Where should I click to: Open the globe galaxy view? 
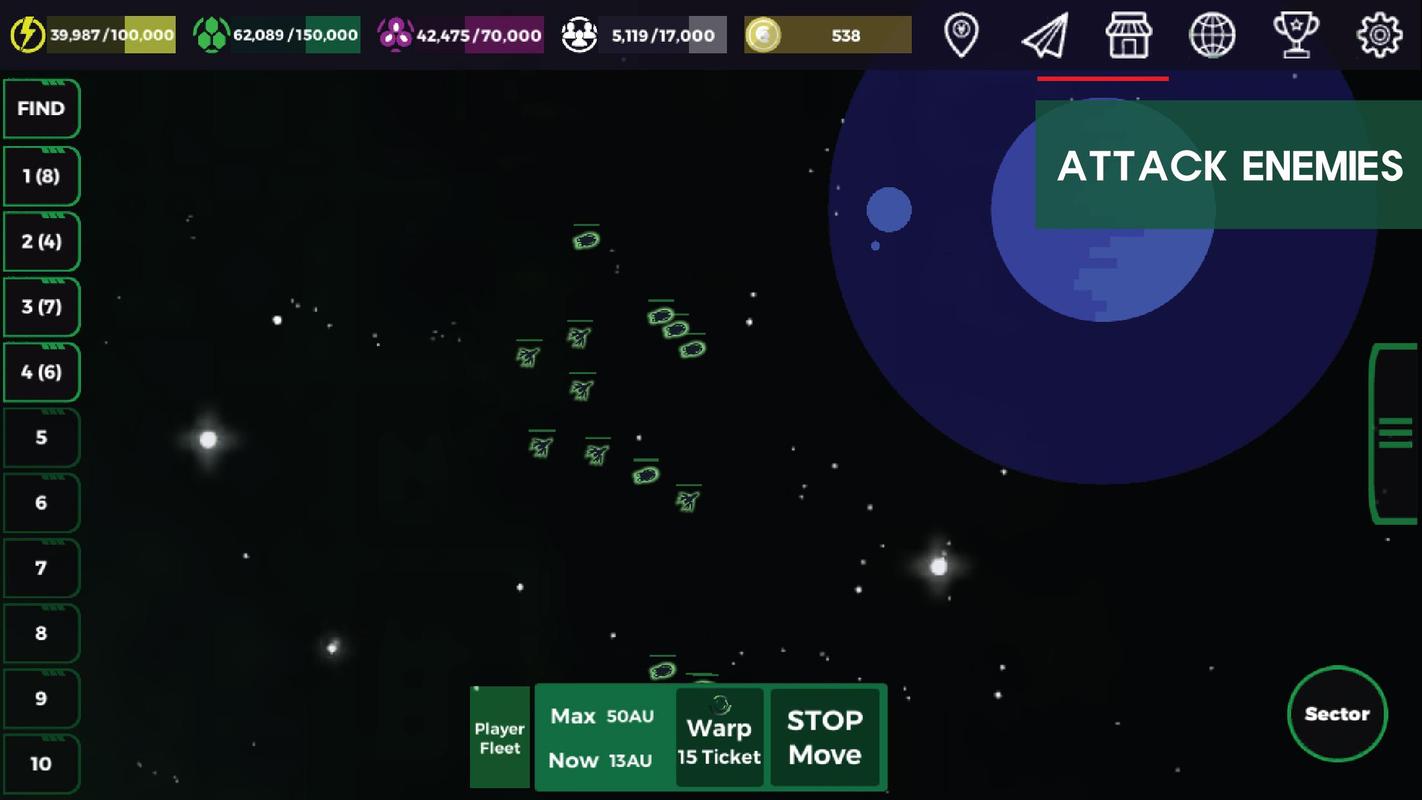click(1211, 35)
